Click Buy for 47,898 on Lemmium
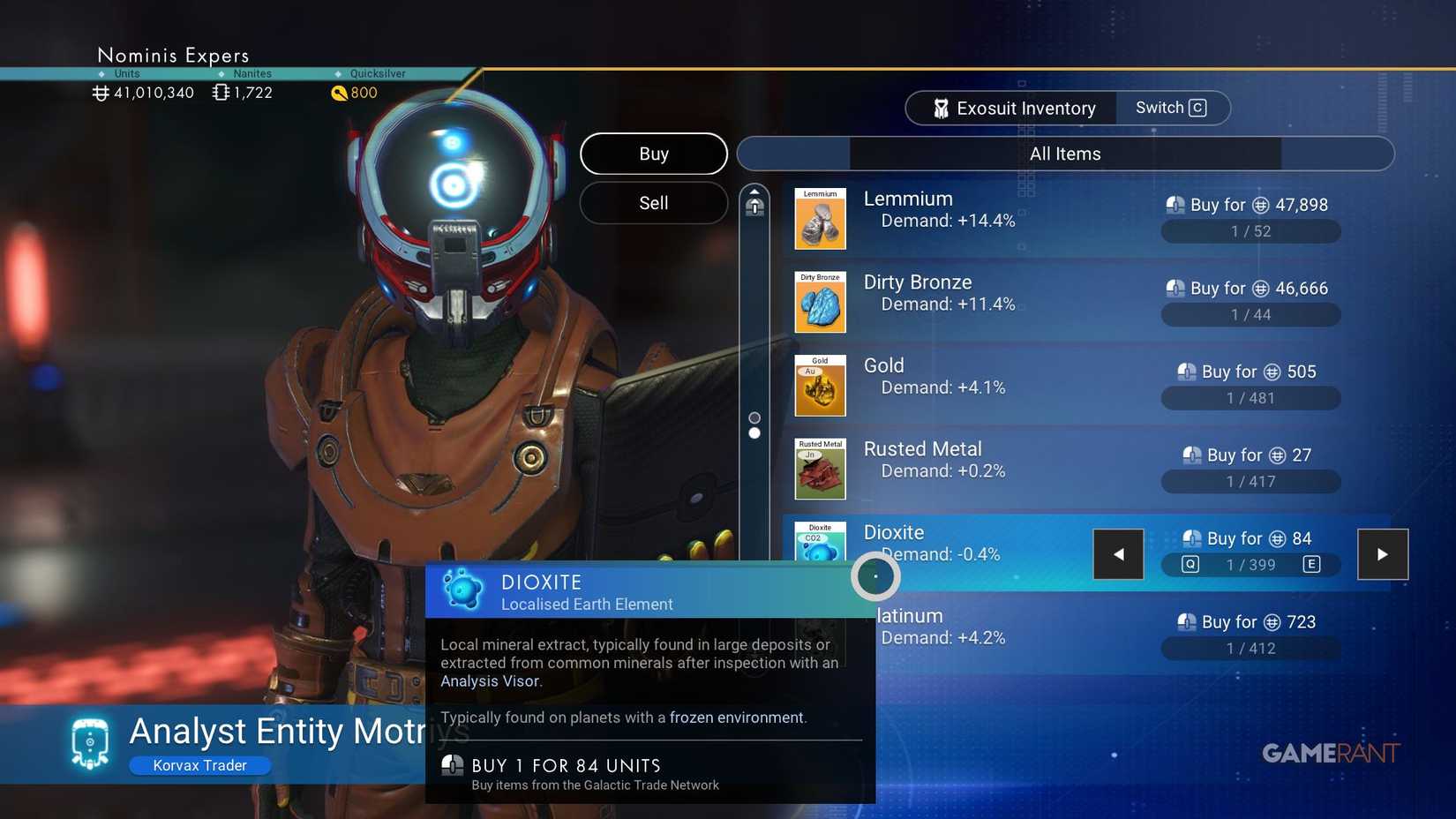The height and width of the screenshot is (819, 1456). coord(1249,204)
